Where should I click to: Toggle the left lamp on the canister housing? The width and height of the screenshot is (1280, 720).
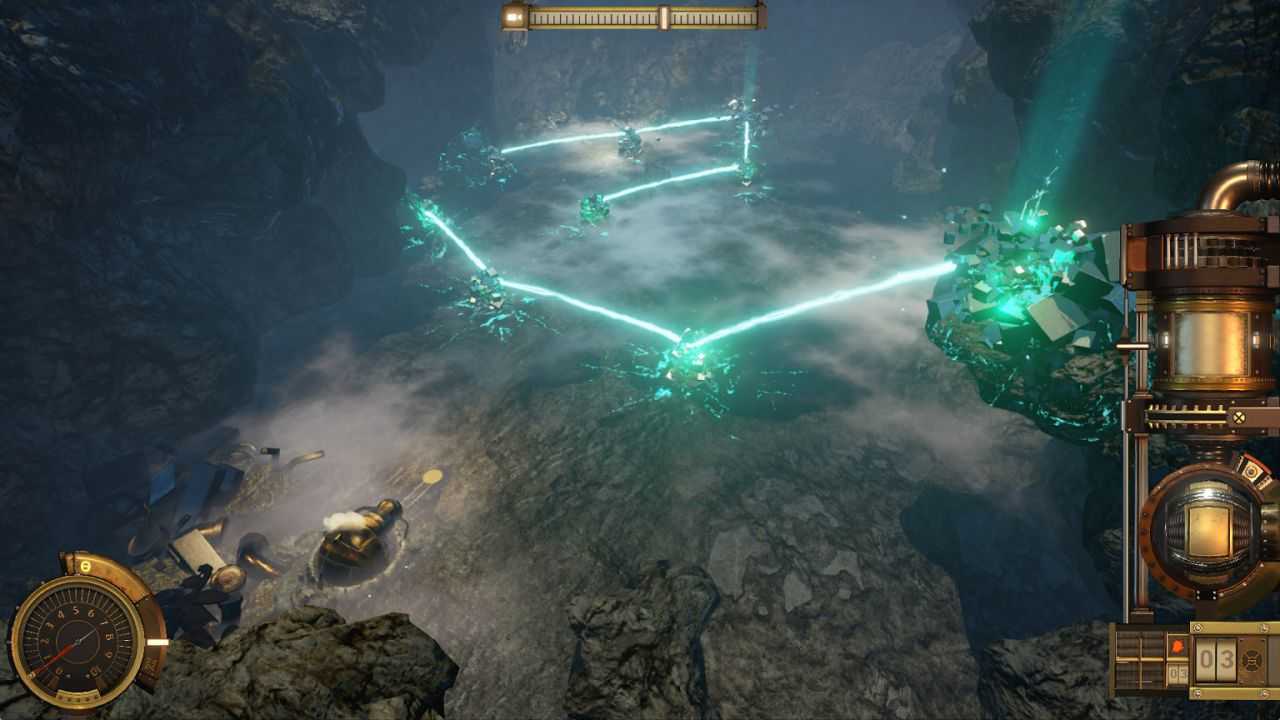coord(1165,339)
